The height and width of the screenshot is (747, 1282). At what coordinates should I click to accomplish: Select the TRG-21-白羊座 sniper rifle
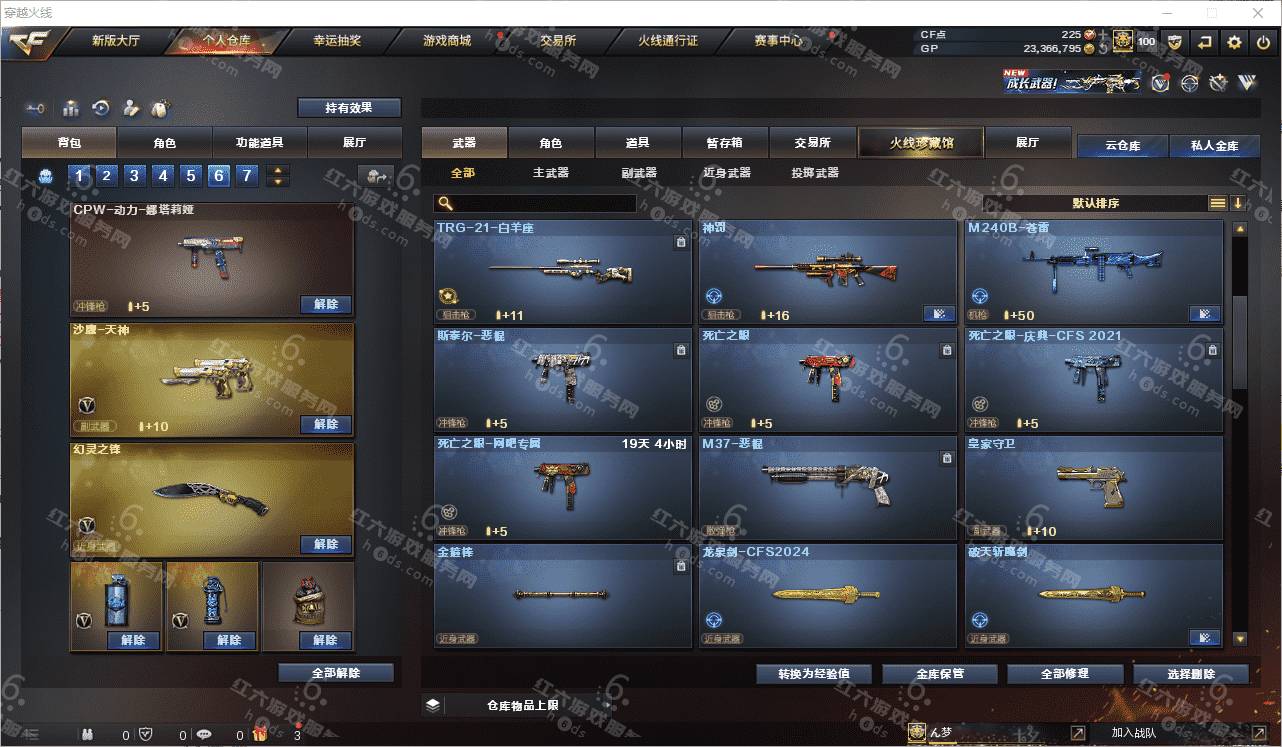pyautogui.click(x=562, y=271)
